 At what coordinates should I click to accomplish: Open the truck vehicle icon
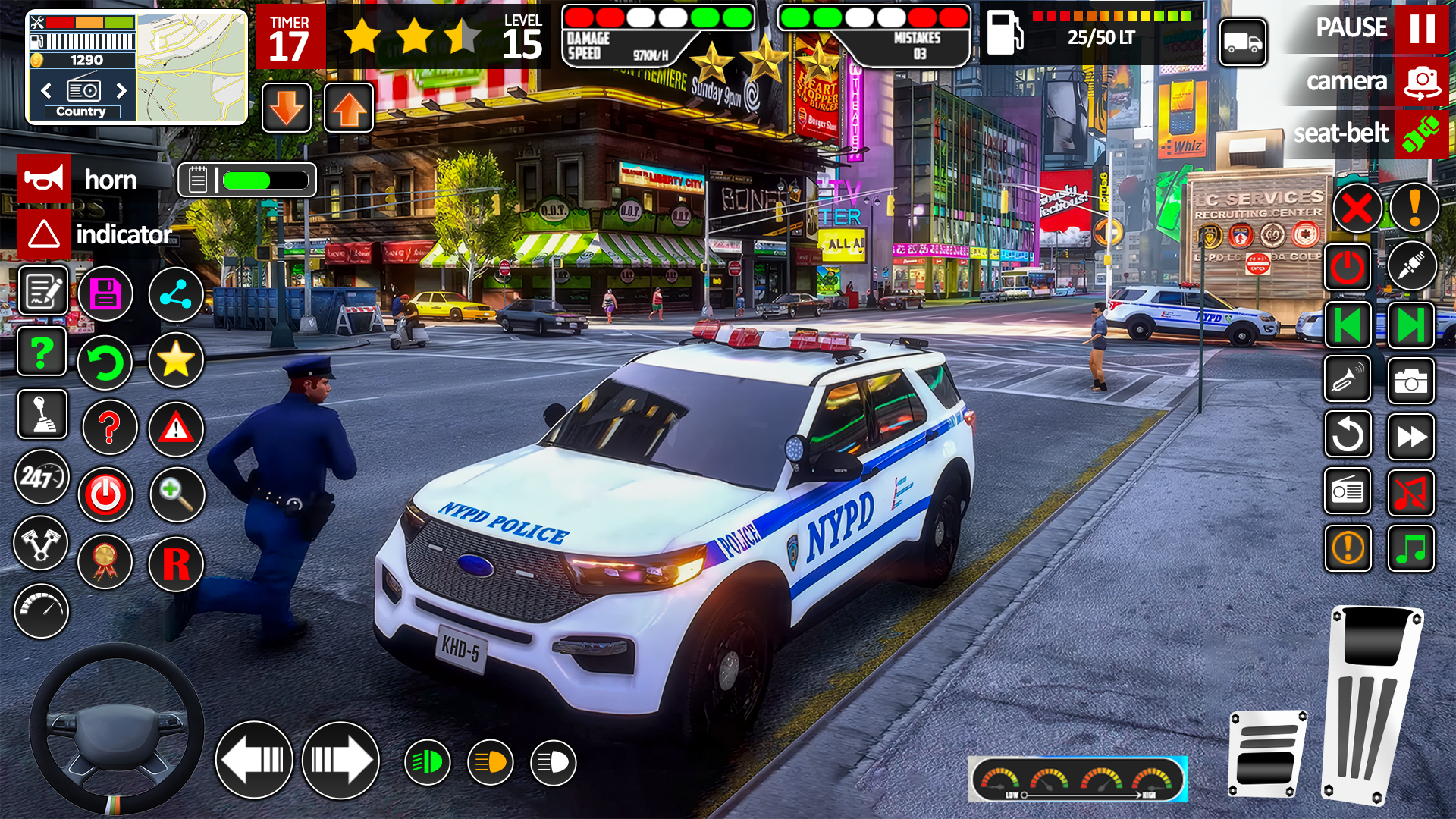(x=1242, y=42)
